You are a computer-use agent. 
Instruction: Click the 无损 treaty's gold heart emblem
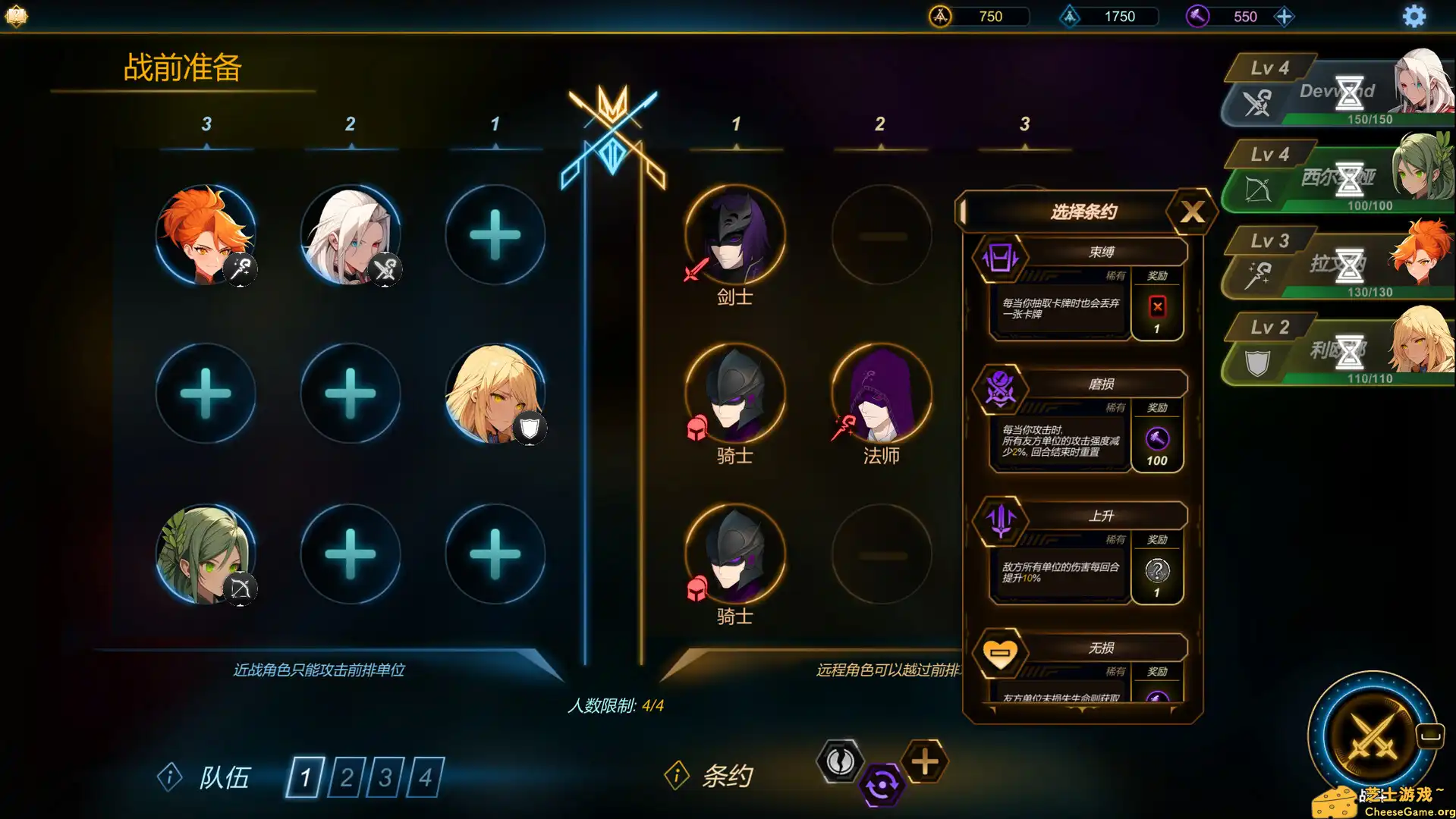pyautogui.click(x=1000, y=653)
